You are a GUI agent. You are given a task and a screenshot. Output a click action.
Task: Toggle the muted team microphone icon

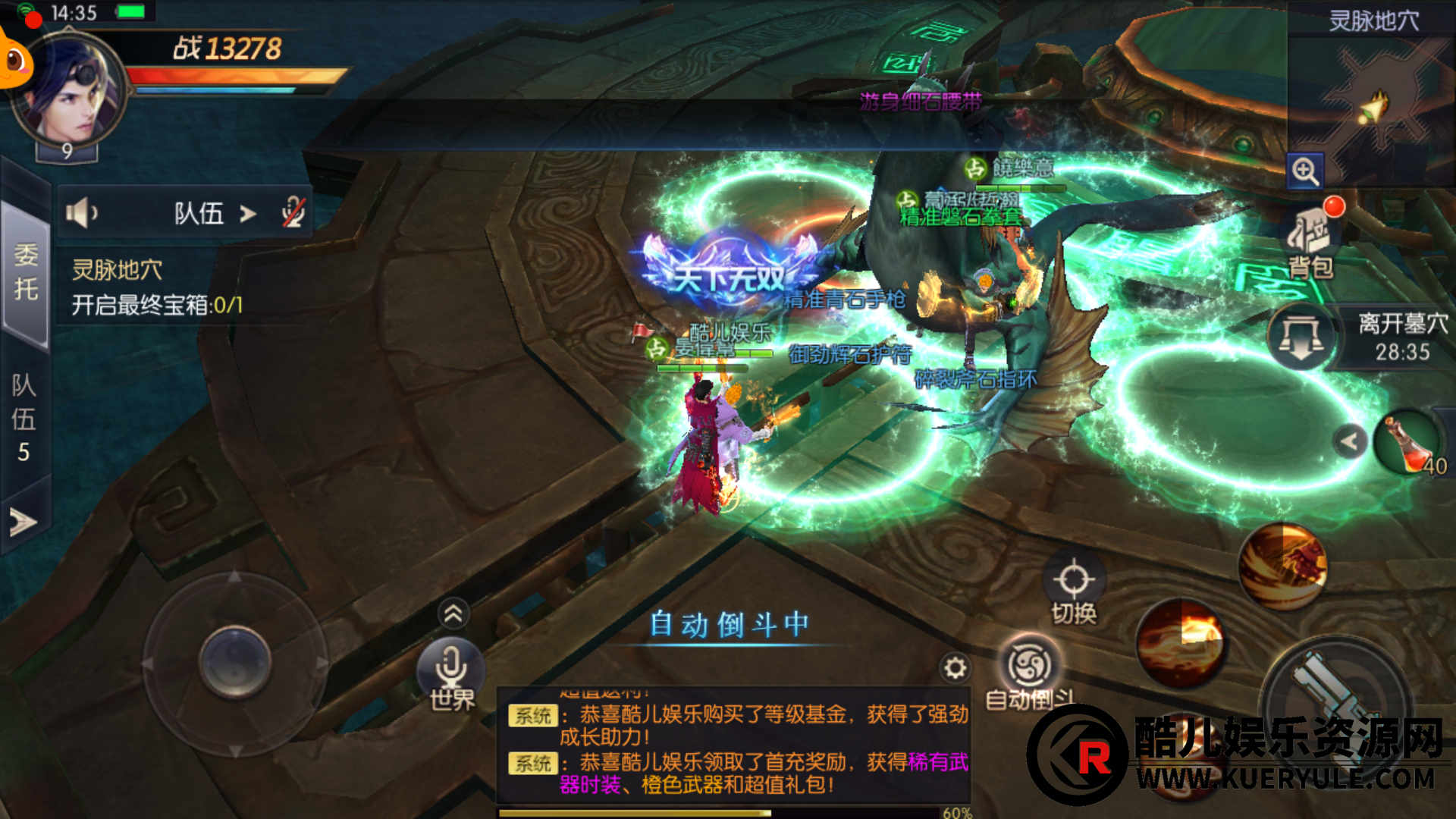click(x=293, y=213)
